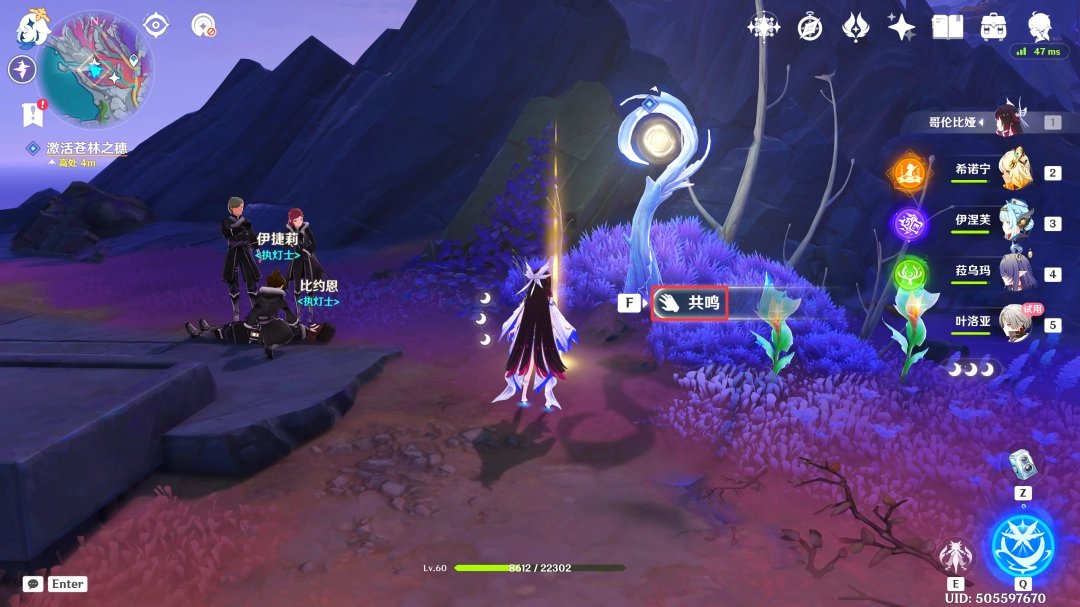
Task: Switch to party member 希诺宁
Action: [x=1015, y=170]
